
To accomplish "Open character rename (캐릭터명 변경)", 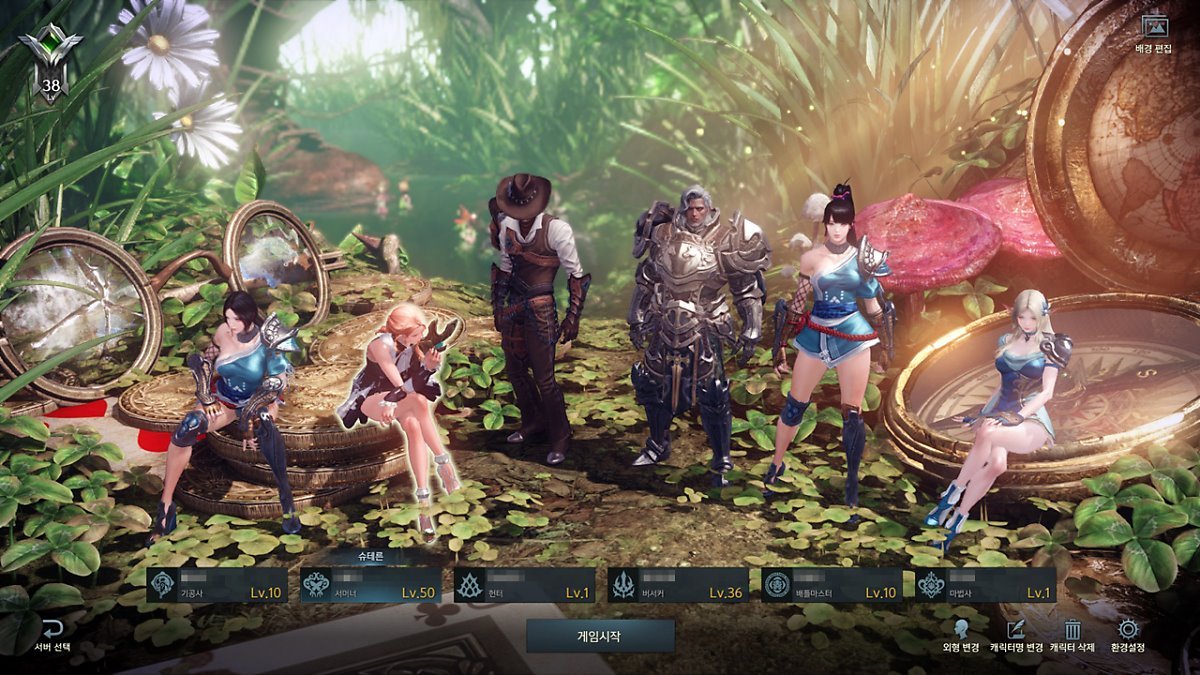I will click(x=1016, y=635).
